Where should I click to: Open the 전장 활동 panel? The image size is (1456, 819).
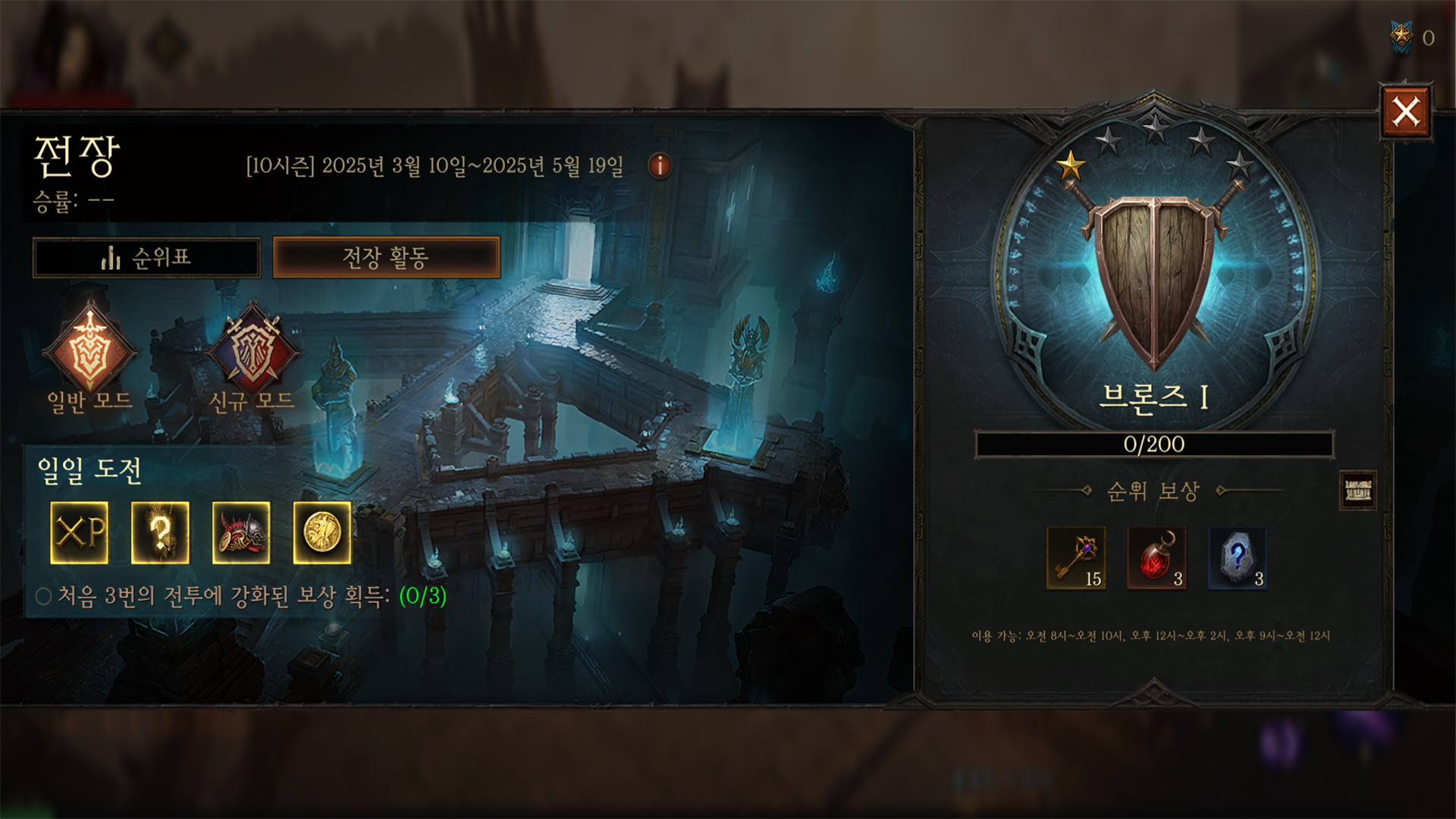(x=386, y=258)
